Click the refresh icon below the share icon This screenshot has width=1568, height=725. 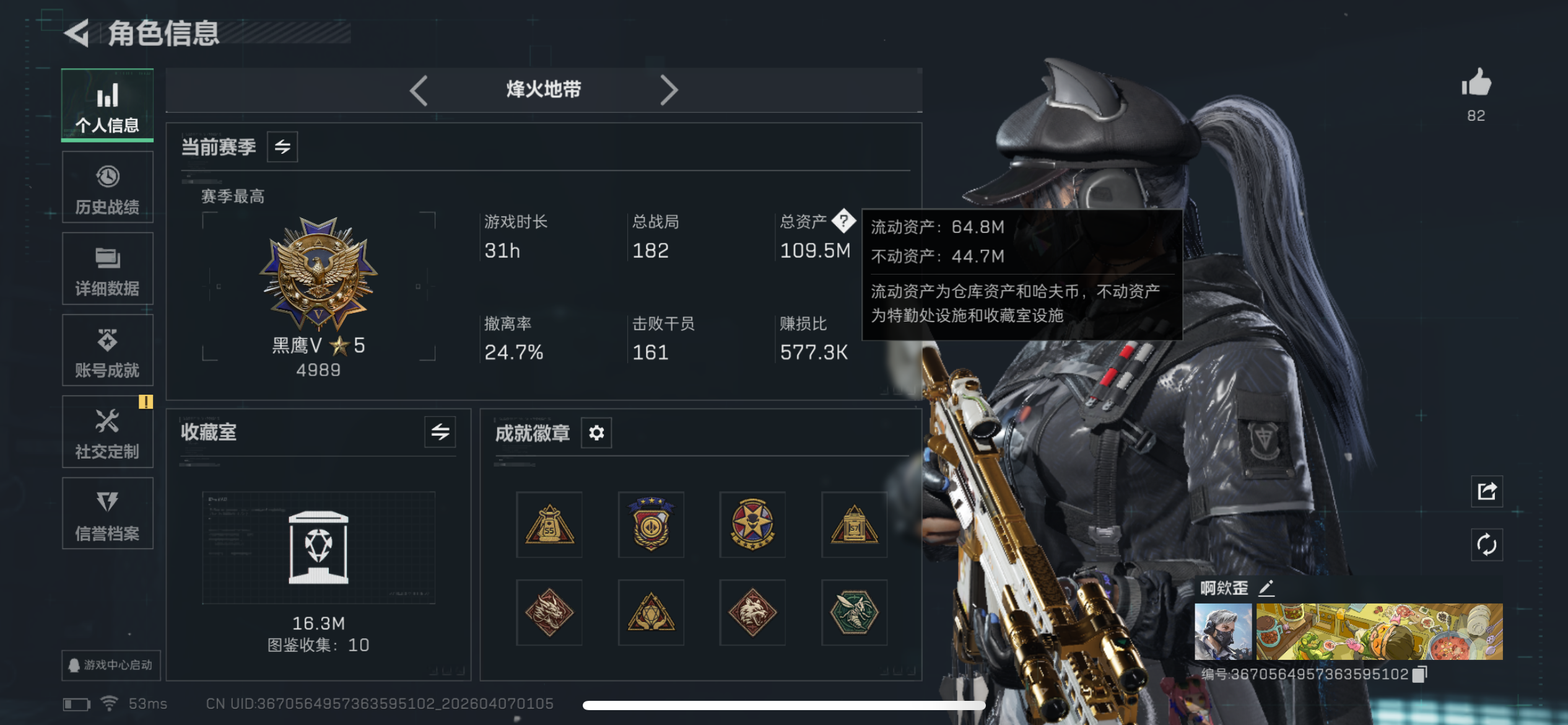[1486, 545]
